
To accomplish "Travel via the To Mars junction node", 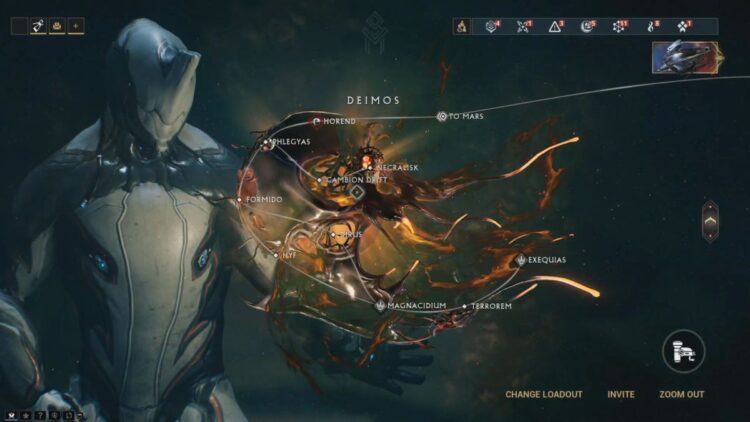I will coord(442,117).
